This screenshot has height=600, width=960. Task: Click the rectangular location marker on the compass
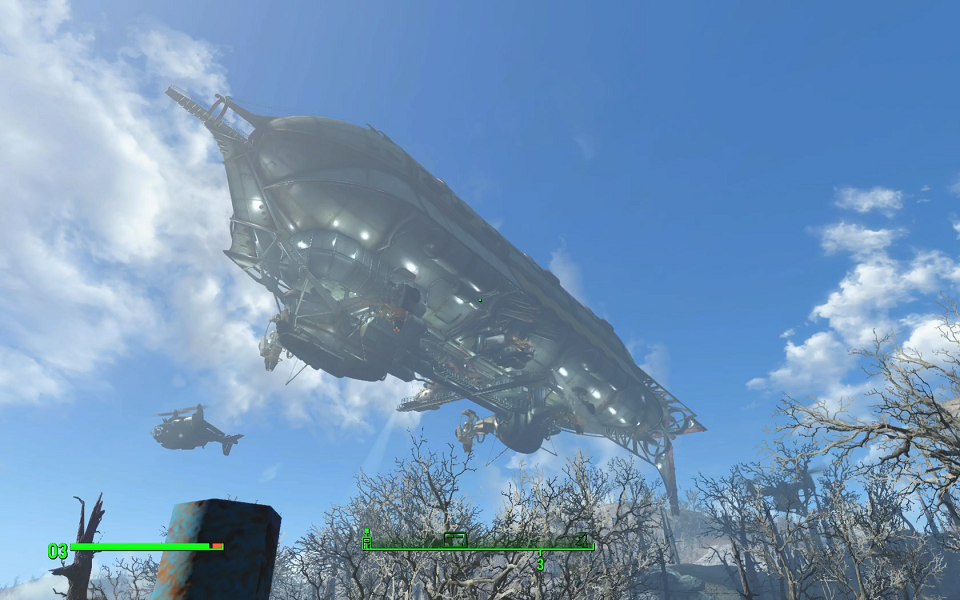[x=455, y=539]
